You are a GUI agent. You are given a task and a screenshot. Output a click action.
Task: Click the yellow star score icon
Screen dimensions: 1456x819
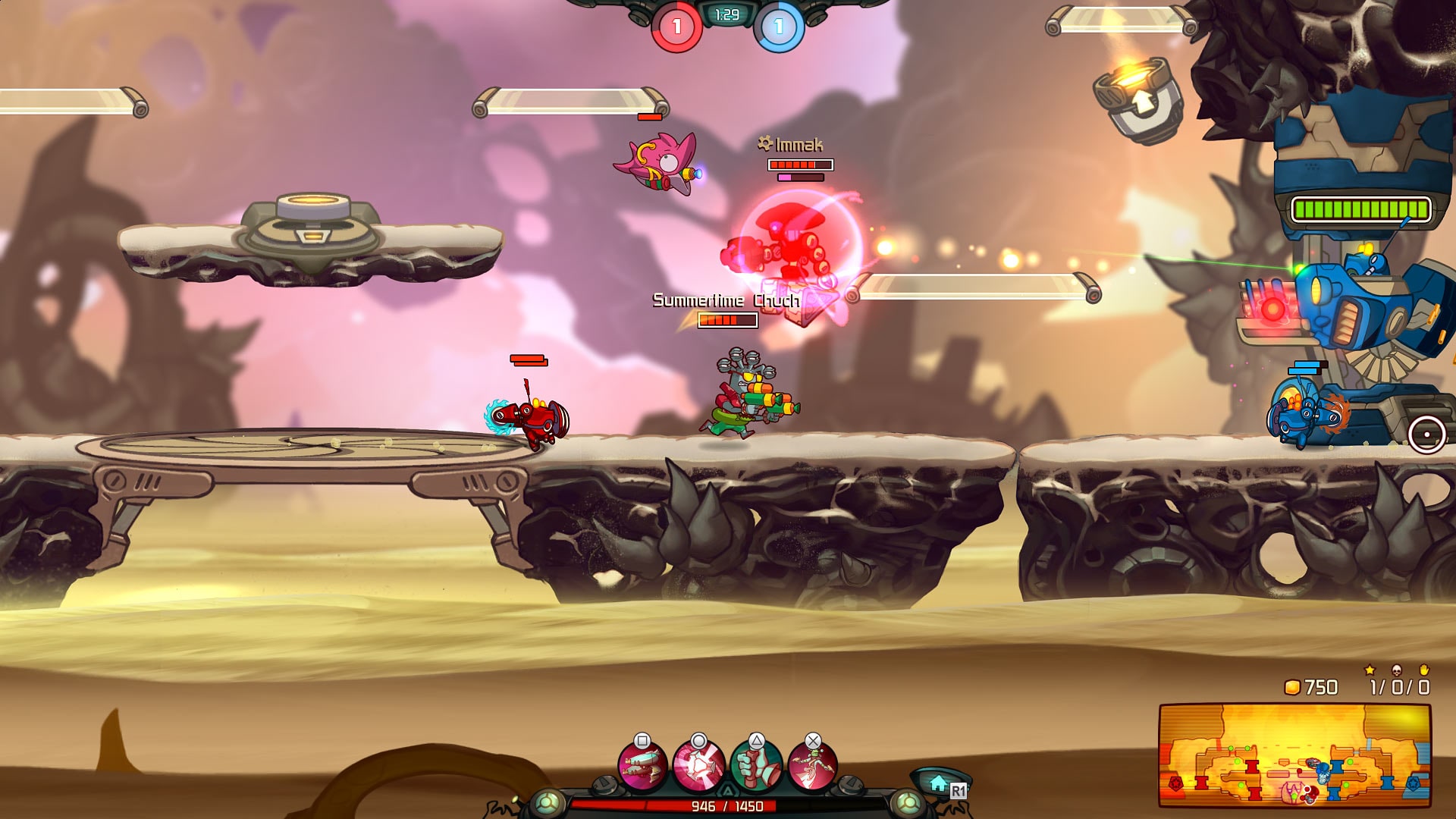(x=1369, y=671)
